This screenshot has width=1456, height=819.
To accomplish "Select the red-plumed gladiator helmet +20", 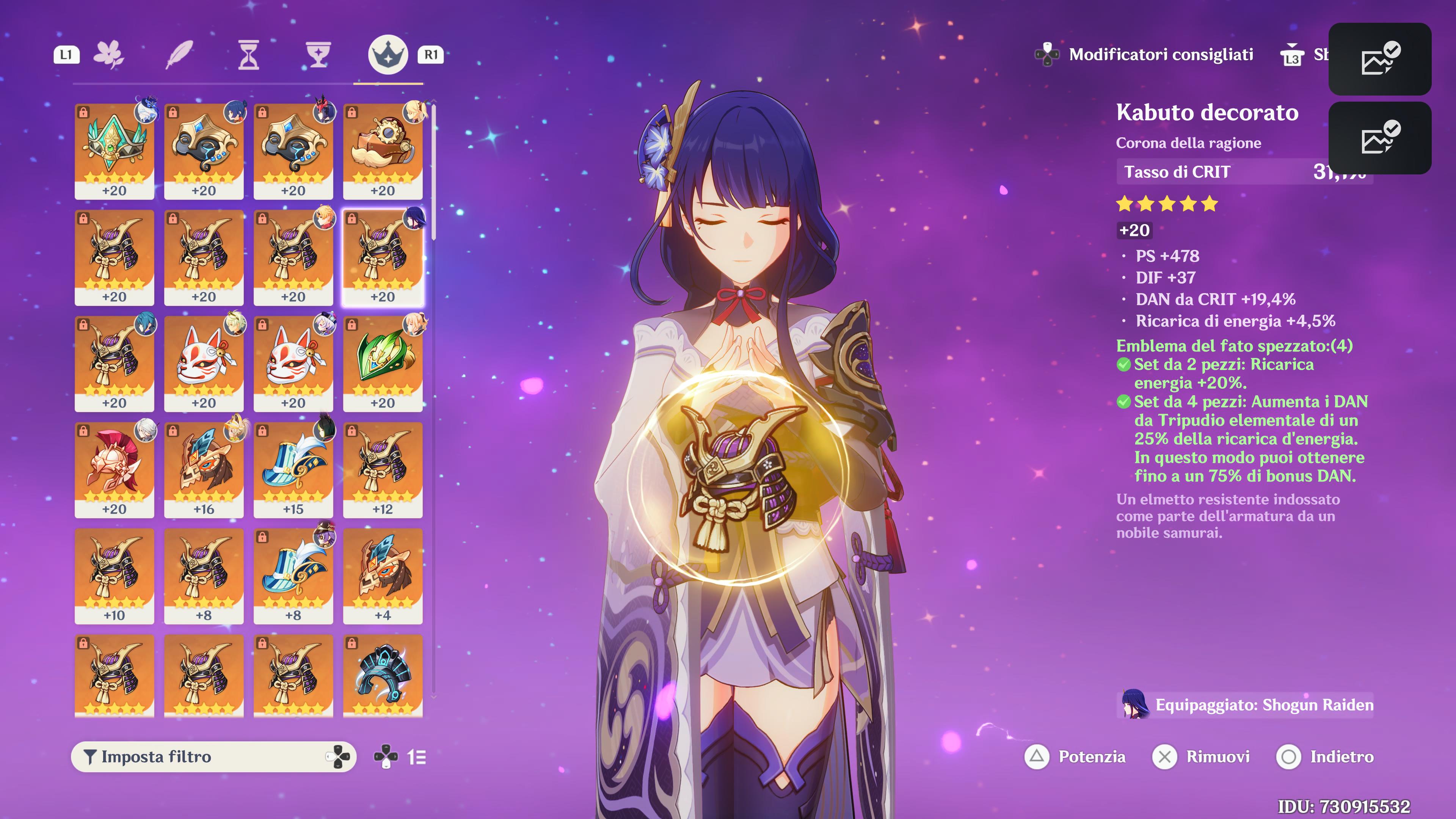I will [x=114, y=469].
